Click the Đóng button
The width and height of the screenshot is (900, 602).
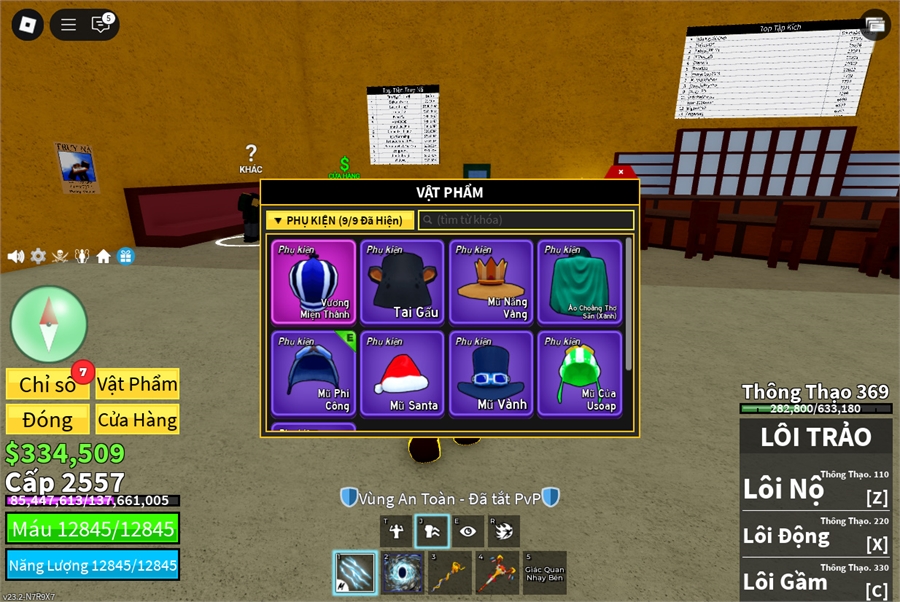[48, 419]
